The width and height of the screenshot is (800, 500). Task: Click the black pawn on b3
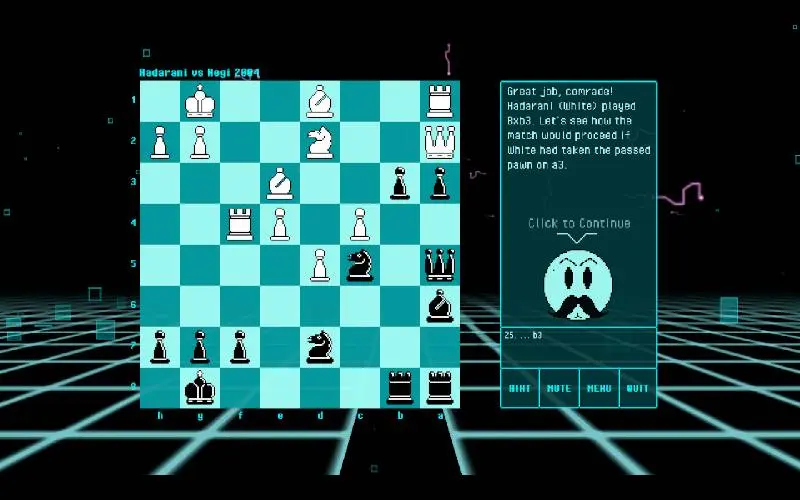(399, 183)
